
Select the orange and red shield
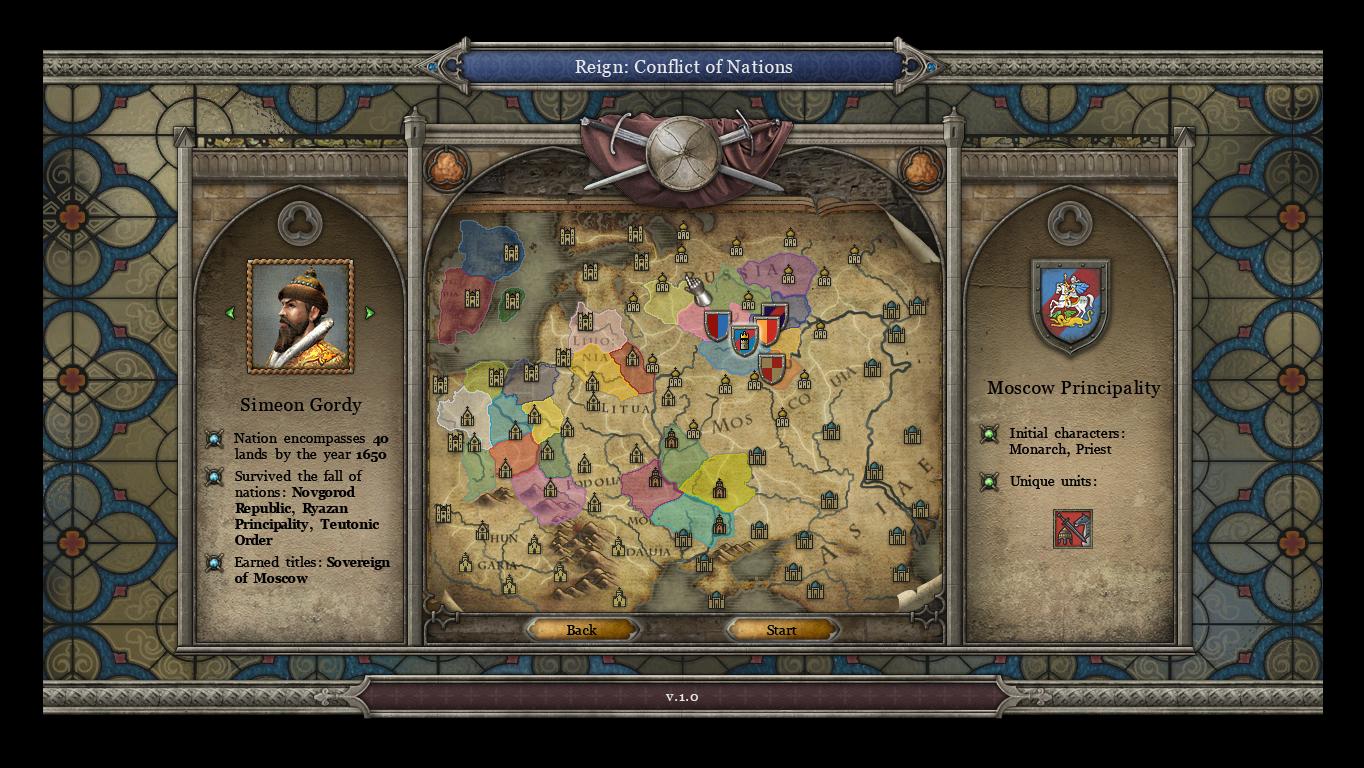coord(766,331)
